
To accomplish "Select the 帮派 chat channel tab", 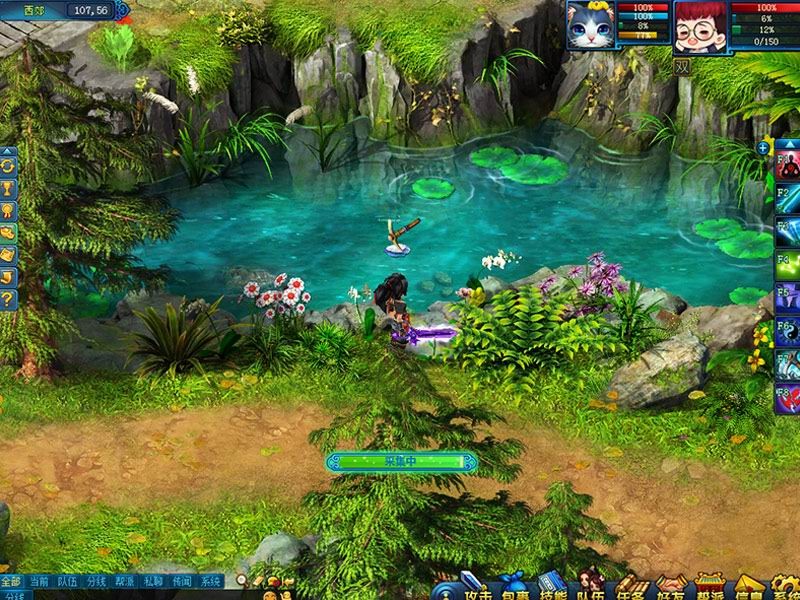I will point(125,581).
